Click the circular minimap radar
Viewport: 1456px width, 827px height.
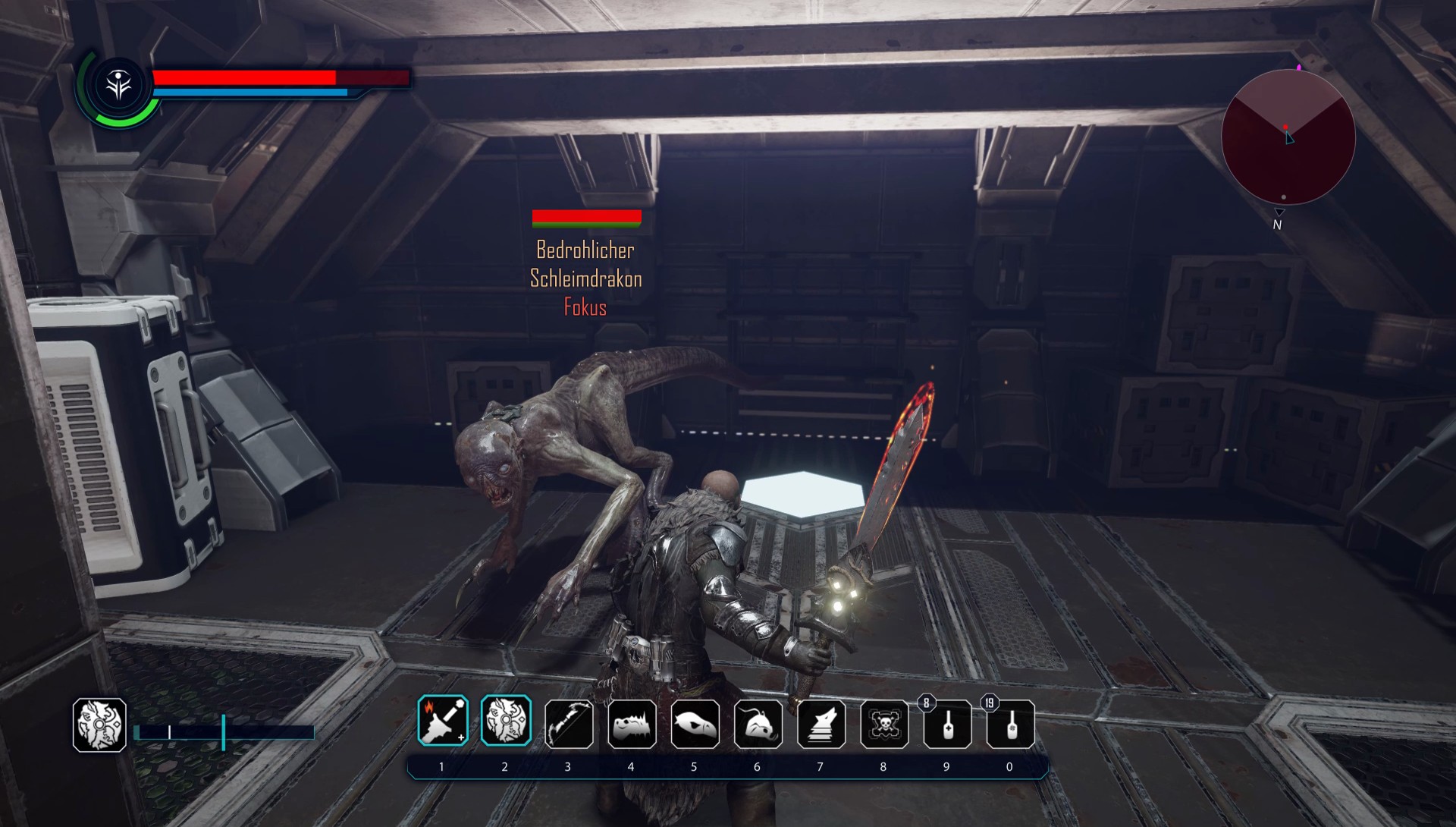1288,137
